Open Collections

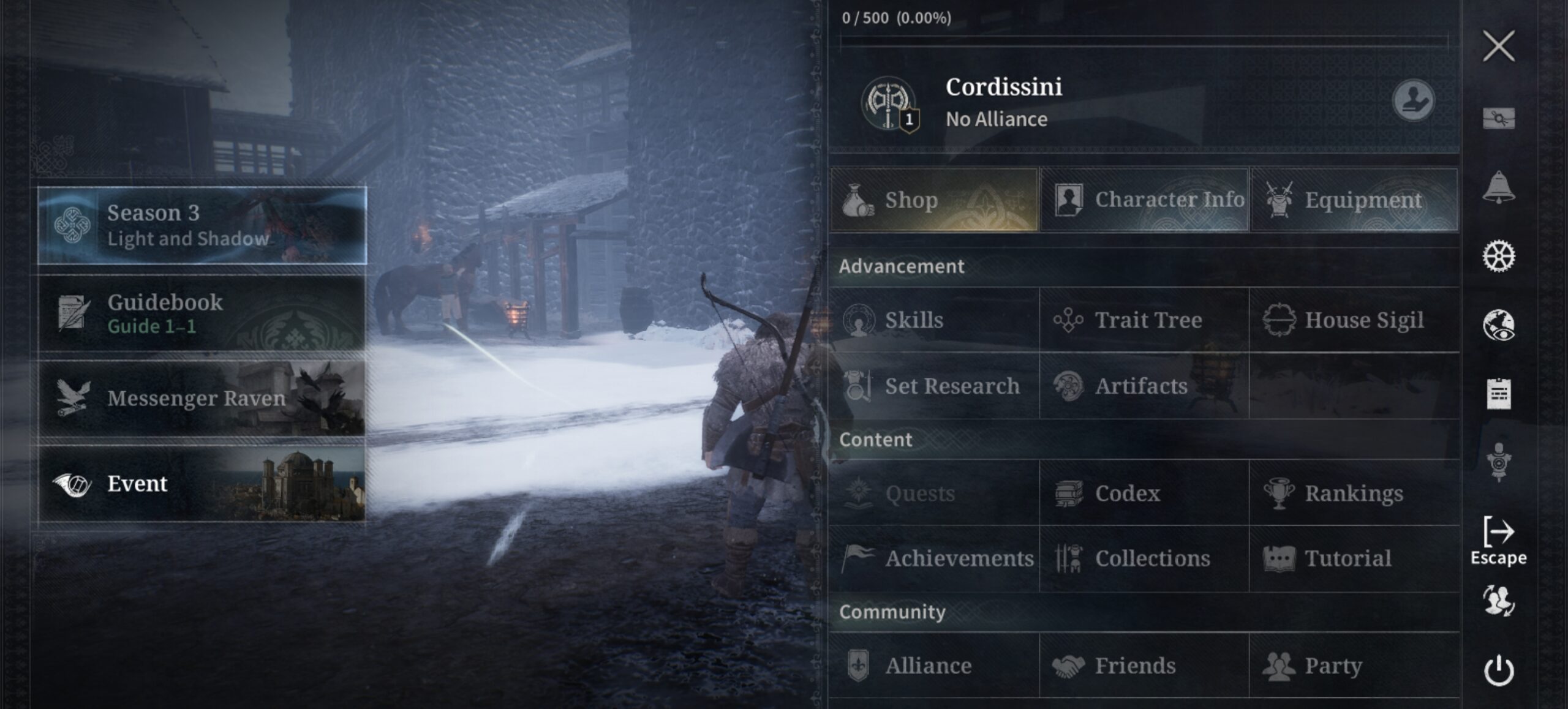1144,558
